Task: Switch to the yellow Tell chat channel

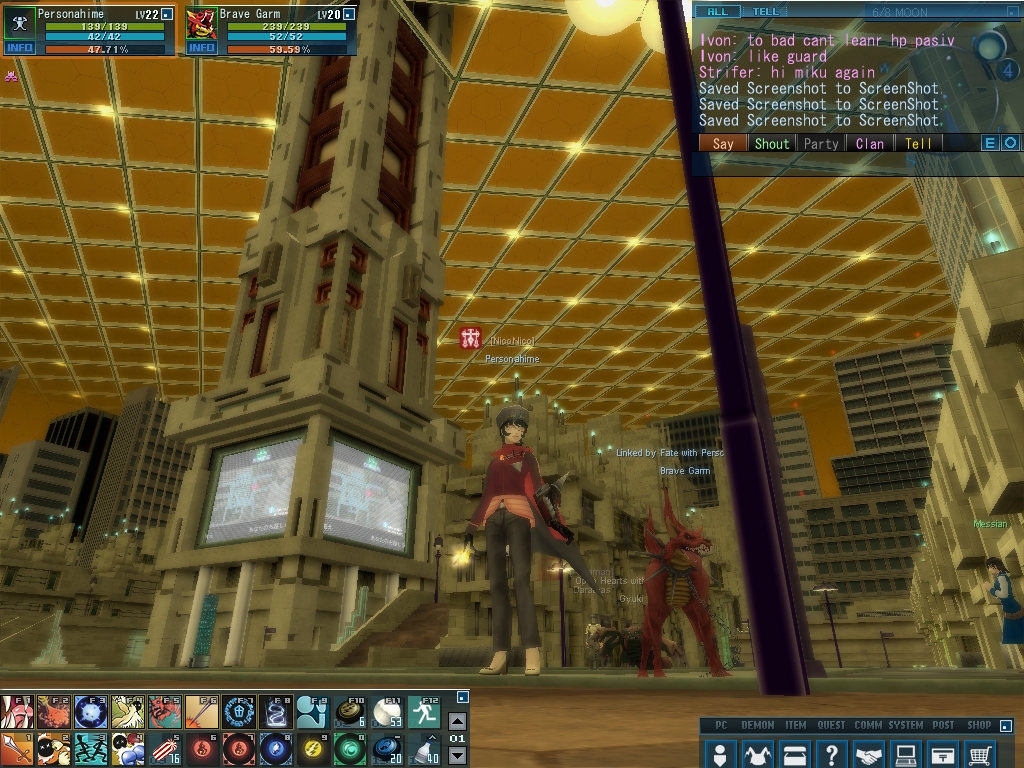Action: click(918, 144)
